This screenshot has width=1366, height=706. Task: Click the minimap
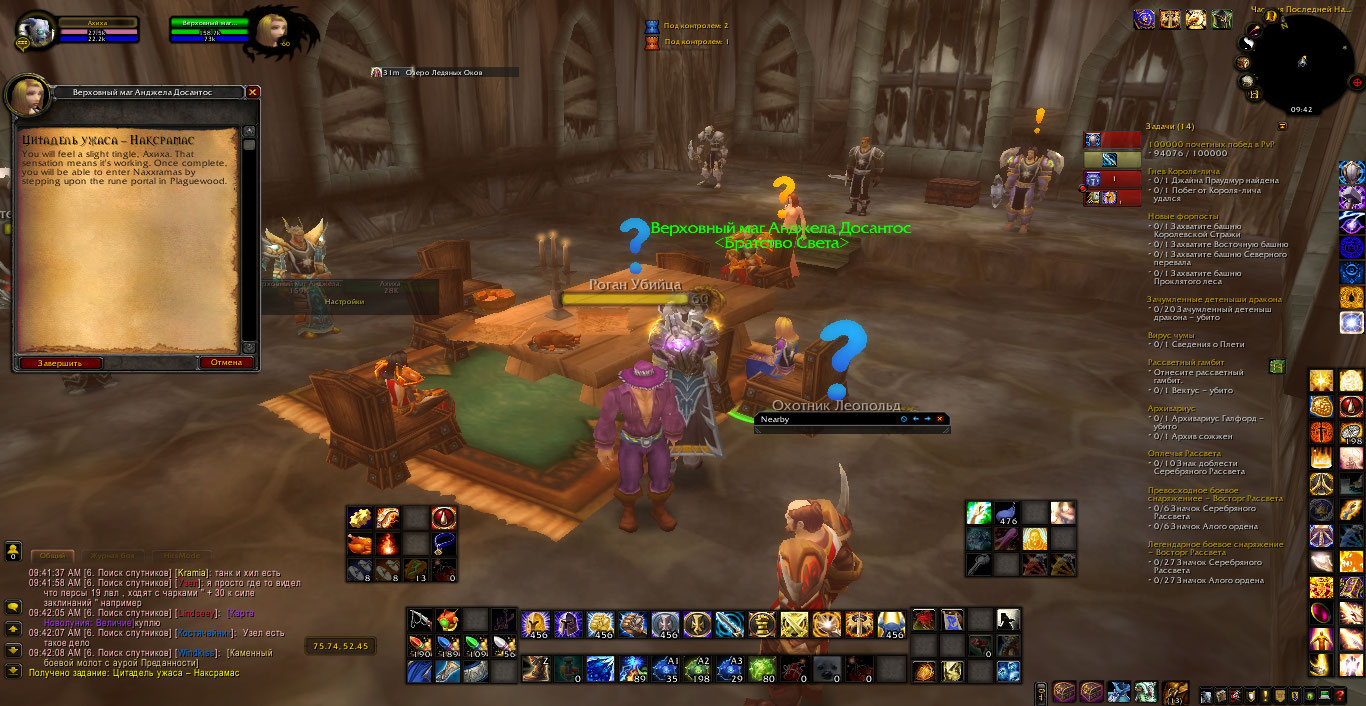coord(1301,62)
